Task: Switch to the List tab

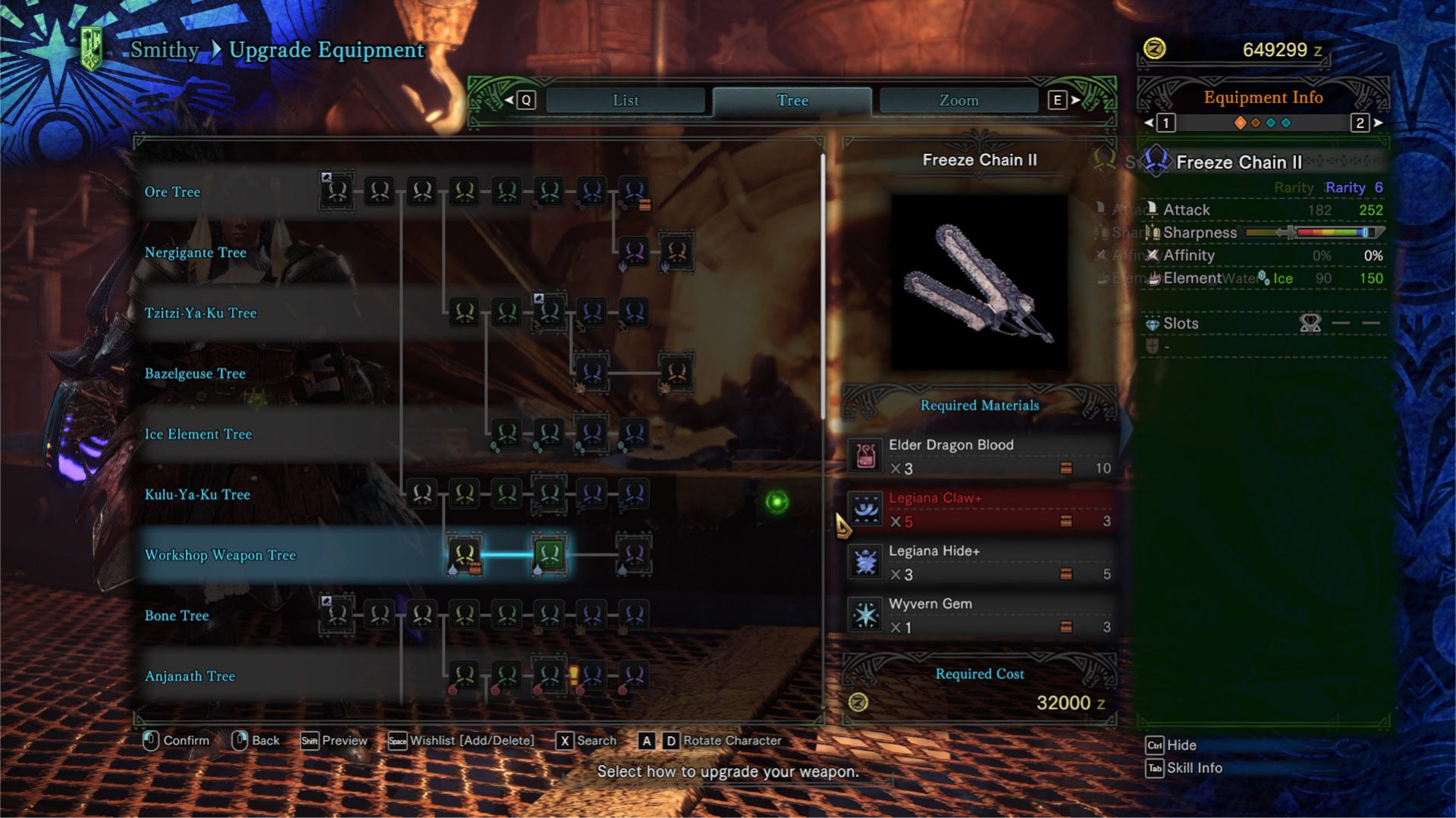Action: click(625, 99)
